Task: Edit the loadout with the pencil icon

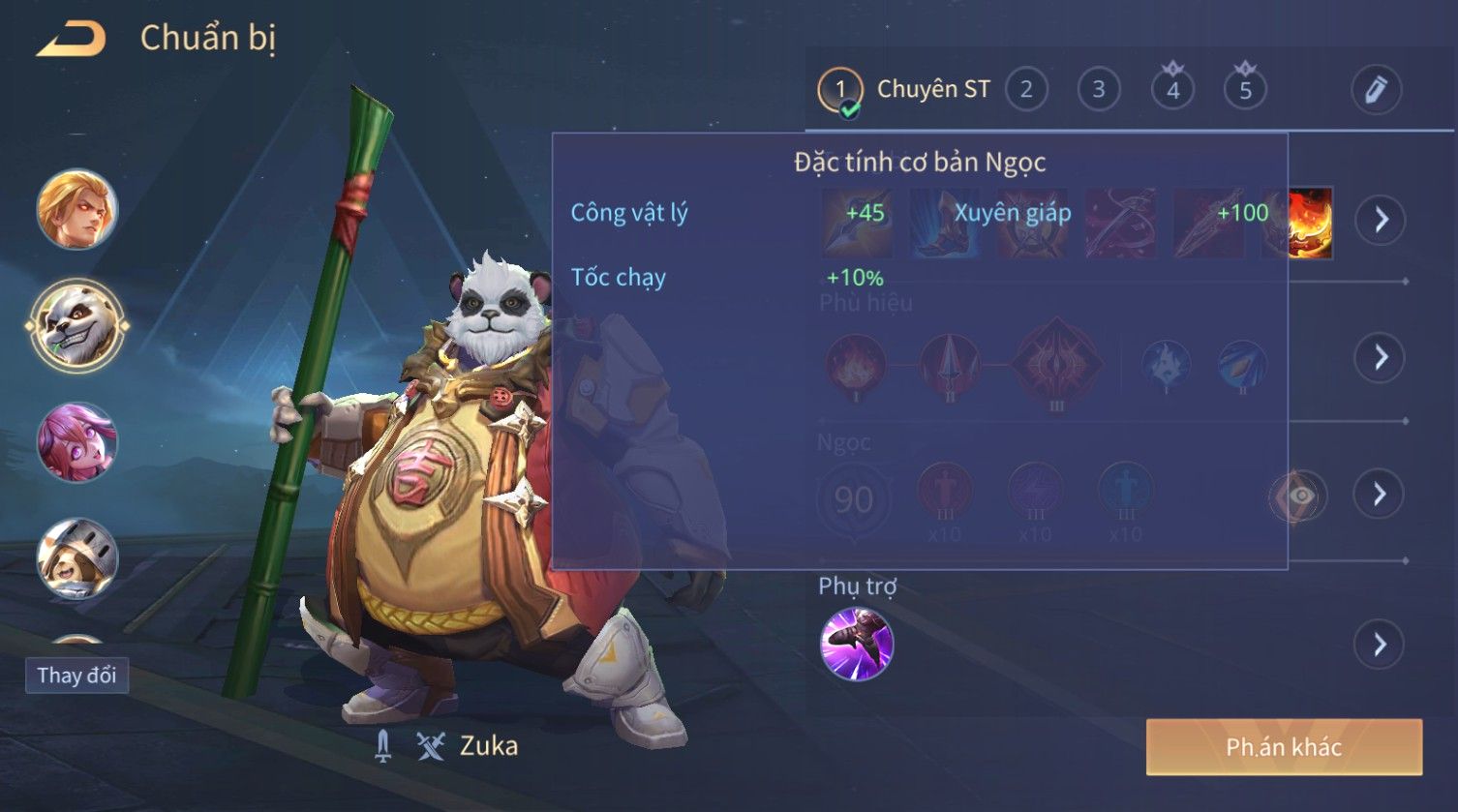Action: coord(1376,90)
